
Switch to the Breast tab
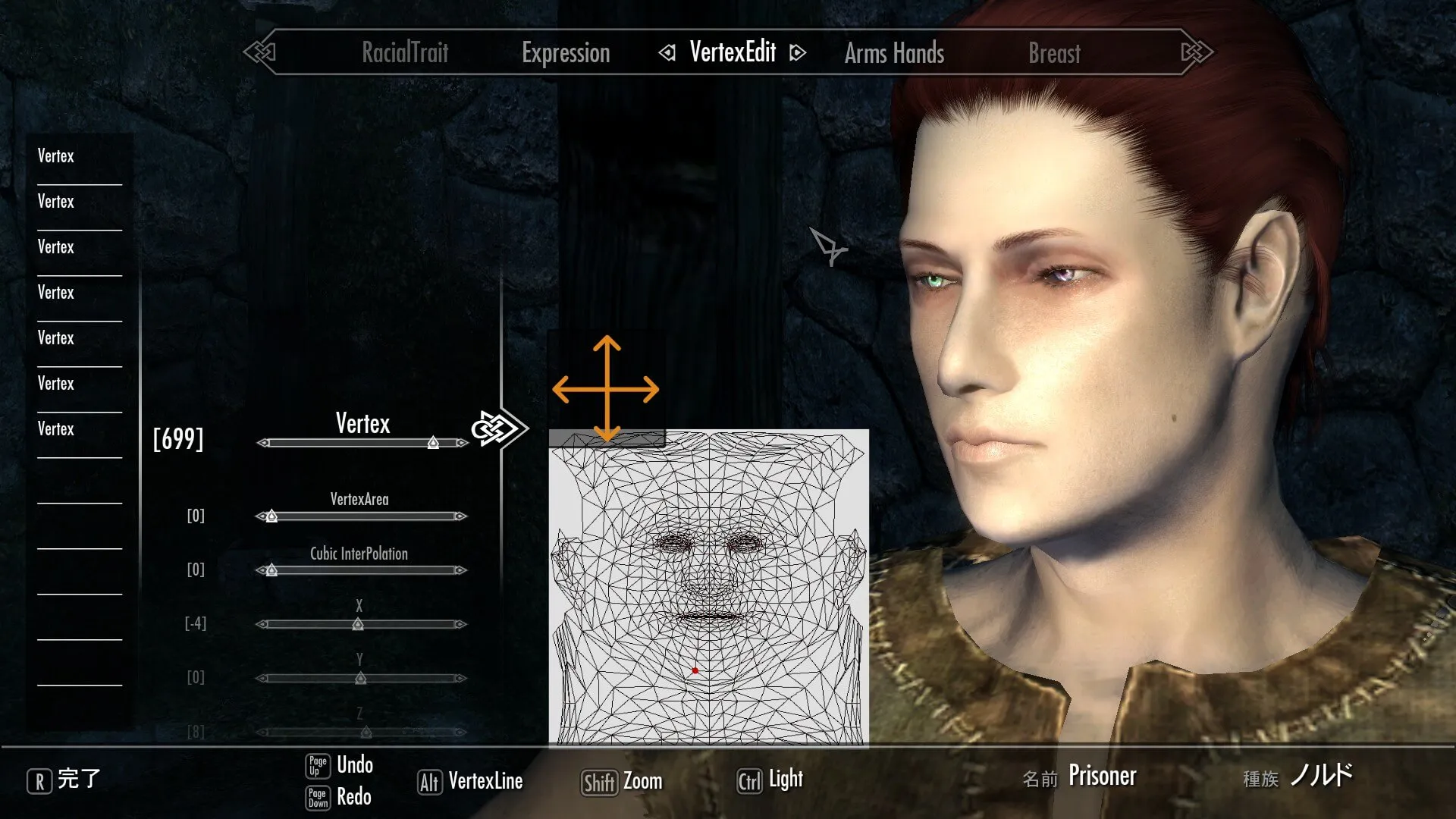point(1054,53)
